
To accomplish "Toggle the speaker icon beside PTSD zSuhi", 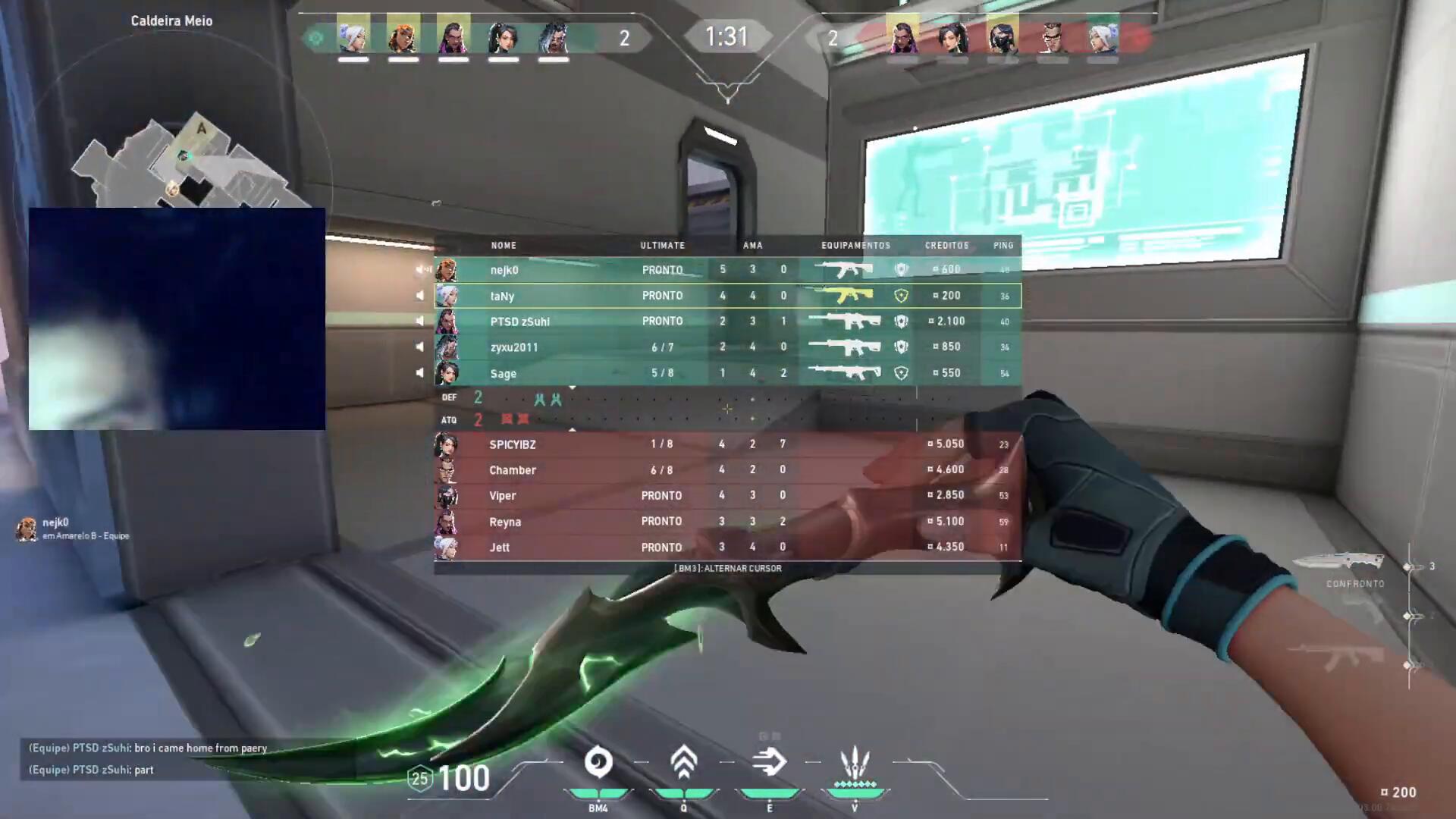I will coord(420,321).
